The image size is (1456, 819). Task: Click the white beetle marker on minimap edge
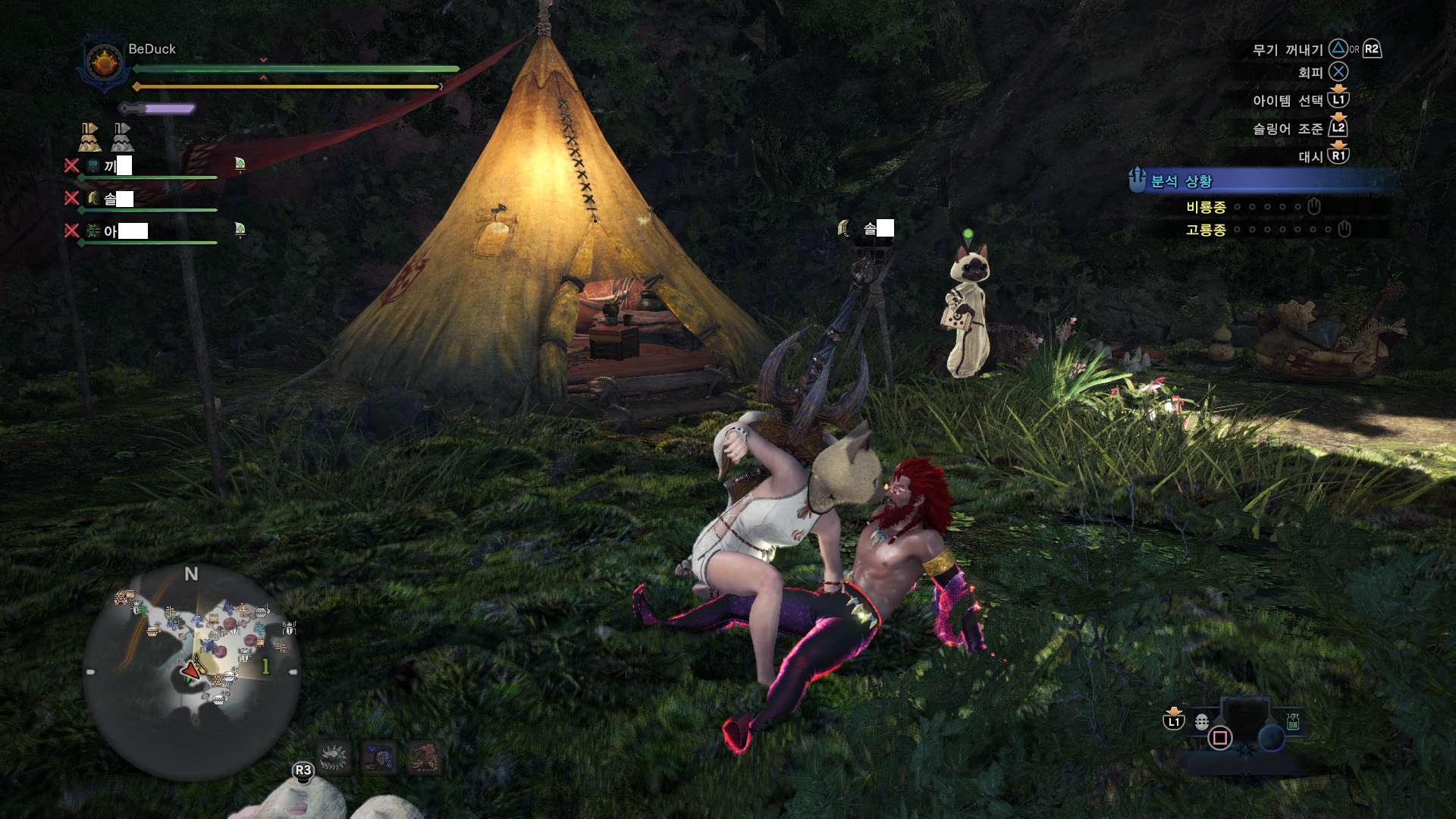[x=289, y=627]
